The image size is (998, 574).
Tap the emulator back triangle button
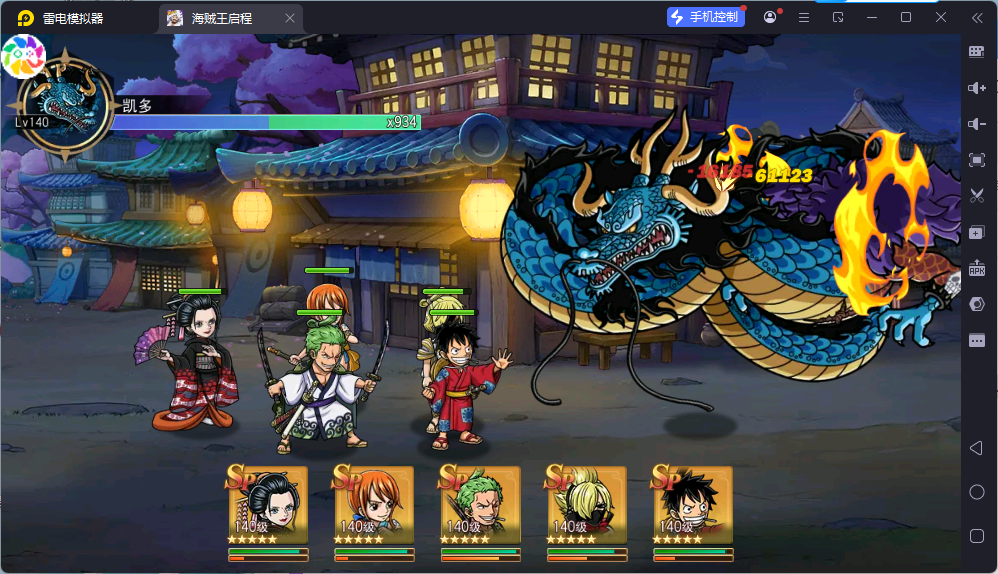pos(977,448)
